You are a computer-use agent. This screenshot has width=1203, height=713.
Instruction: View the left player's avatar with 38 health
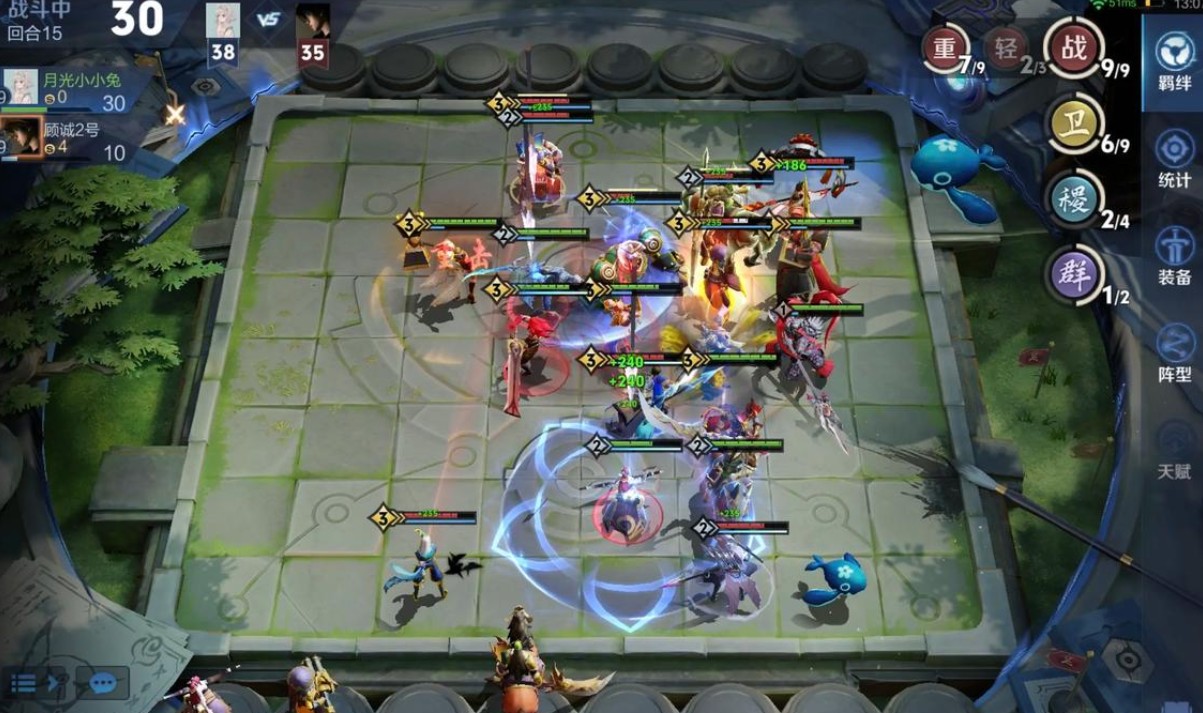tap(222, 22)
